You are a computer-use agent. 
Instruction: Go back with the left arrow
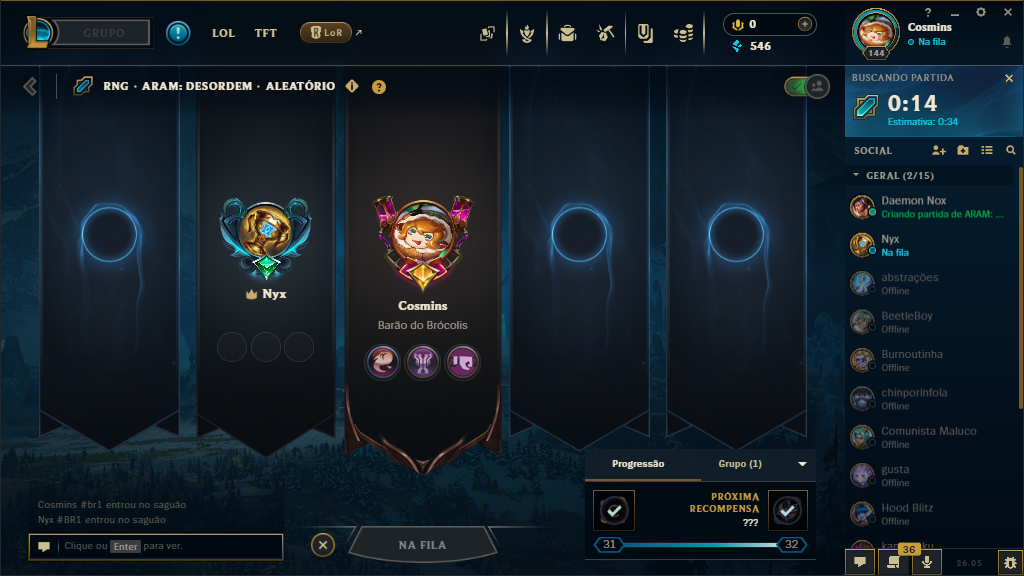coord(30,87)
